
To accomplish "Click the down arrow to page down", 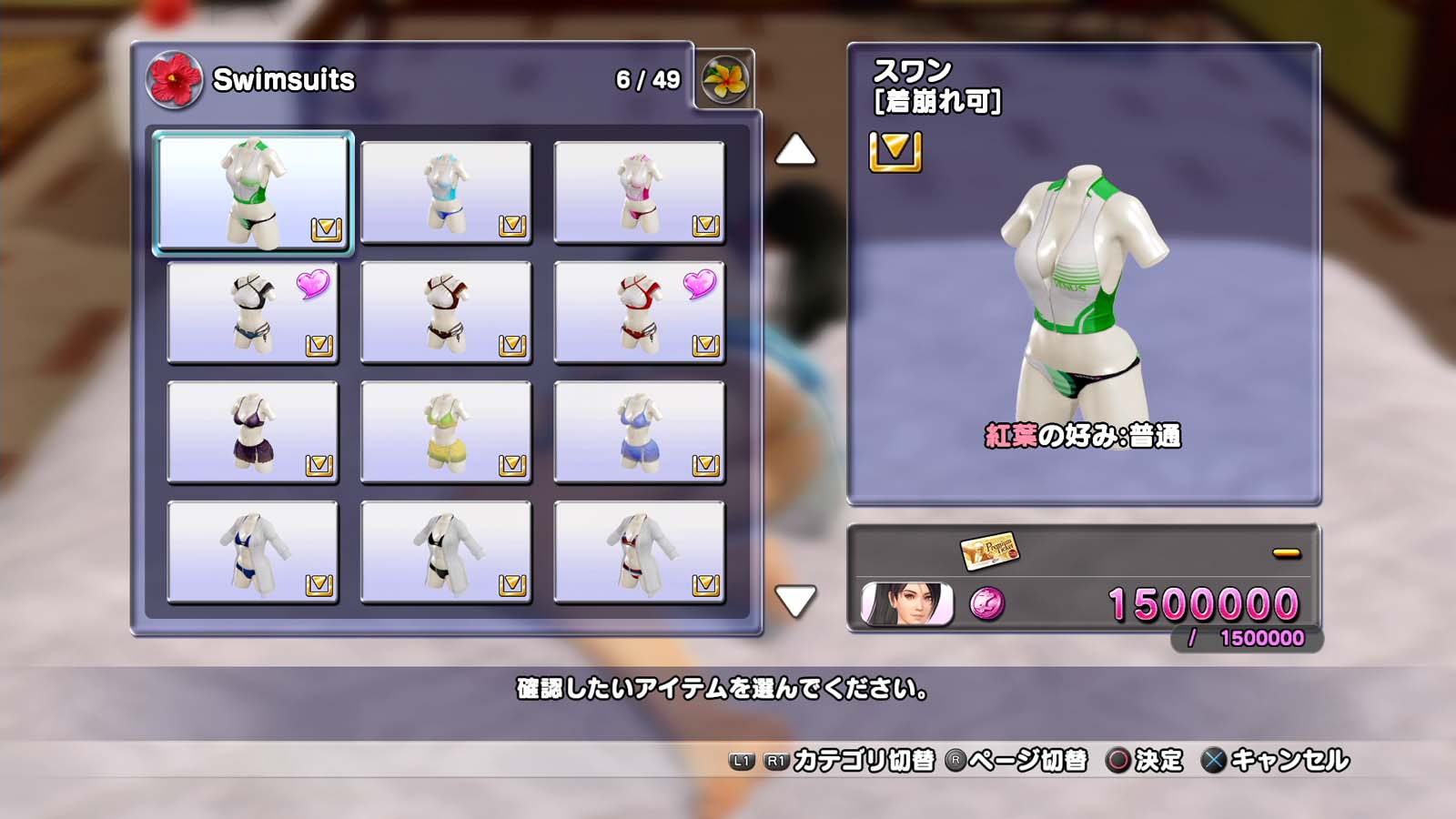I will coord(794,601).
